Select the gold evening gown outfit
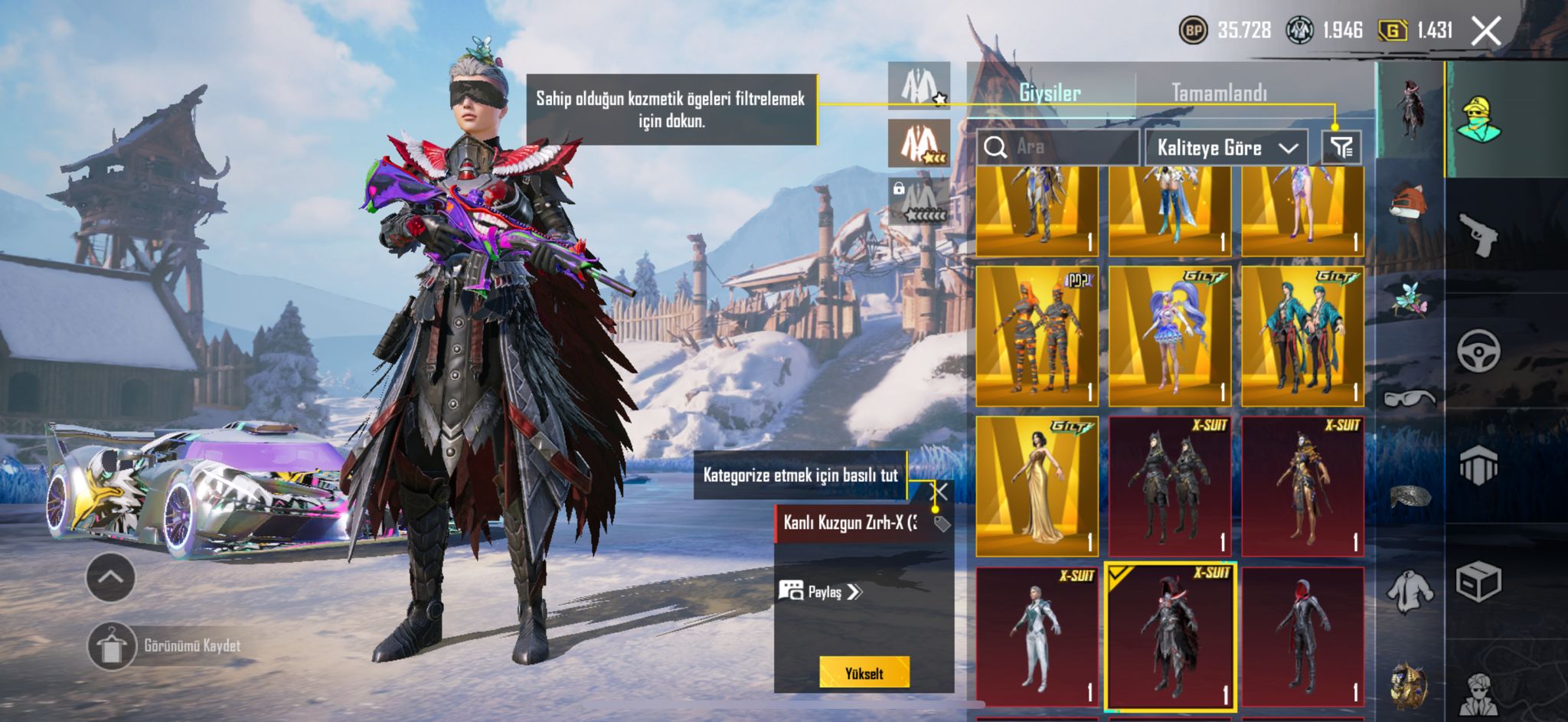Screen dimensions: 1568x722 pyautogui.click(x=1037, y=486)
